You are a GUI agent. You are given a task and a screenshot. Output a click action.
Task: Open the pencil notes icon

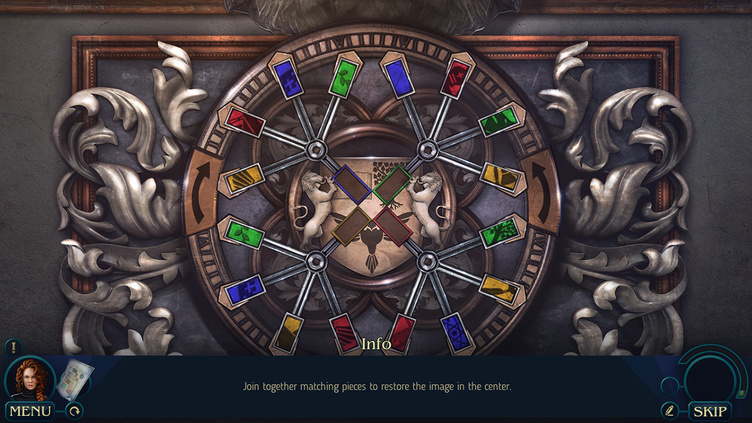[669, 410]
